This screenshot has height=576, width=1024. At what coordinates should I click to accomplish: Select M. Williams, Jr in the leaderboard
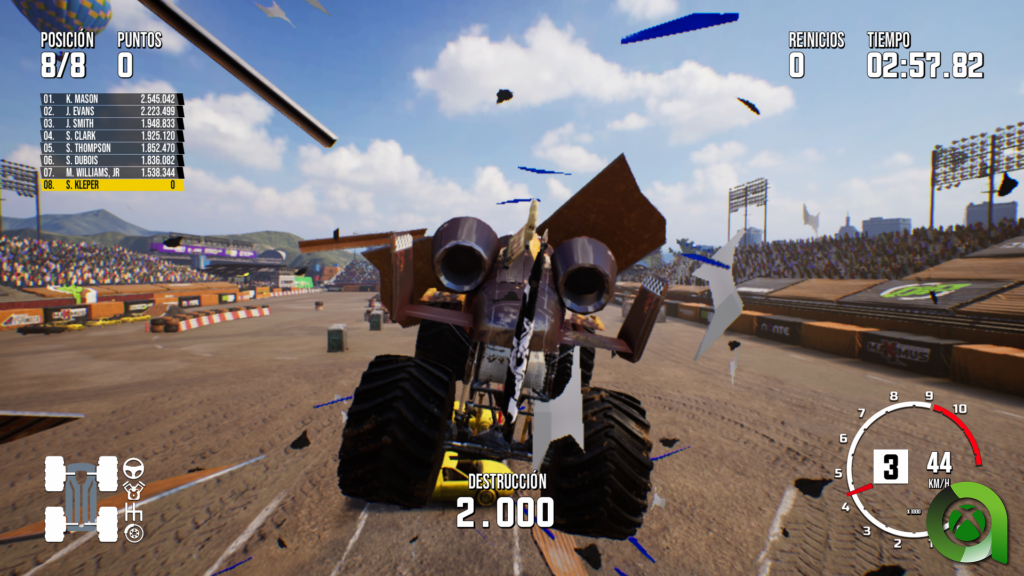tap(111, 172)
